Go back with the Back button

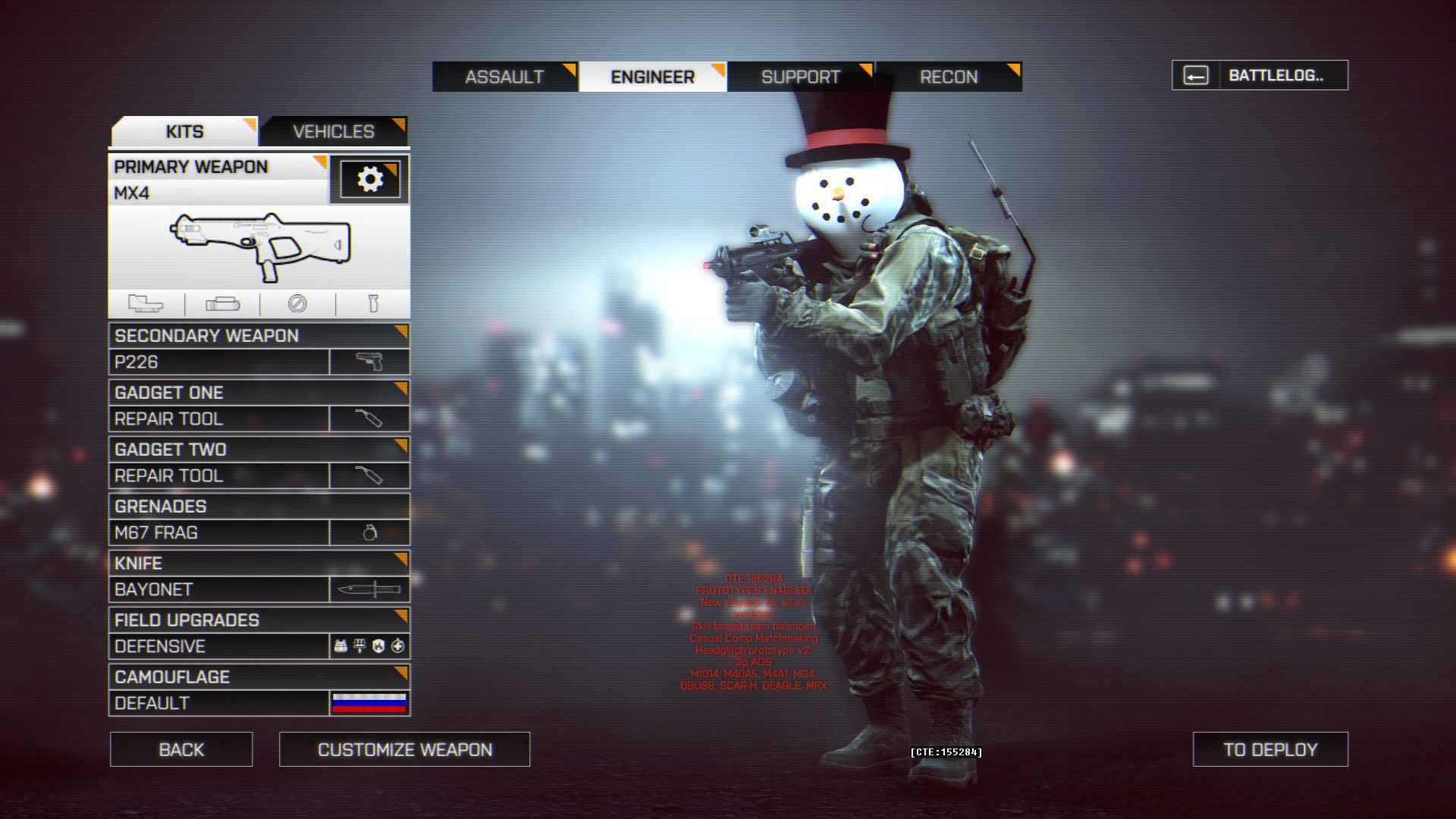[x=181, y=749]
